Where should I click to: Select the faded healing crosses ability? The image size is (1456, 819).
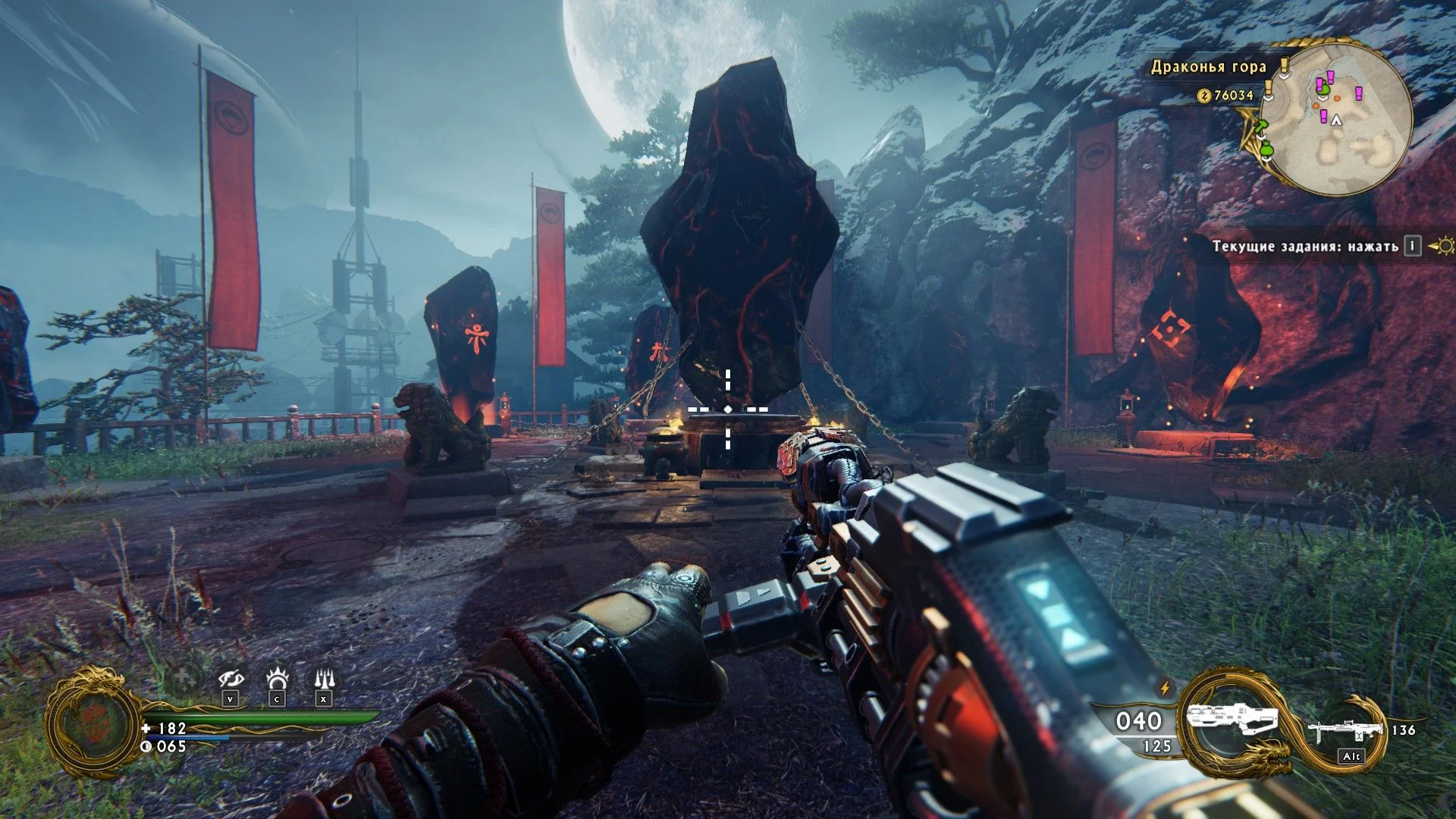click(x=183, y=678)
